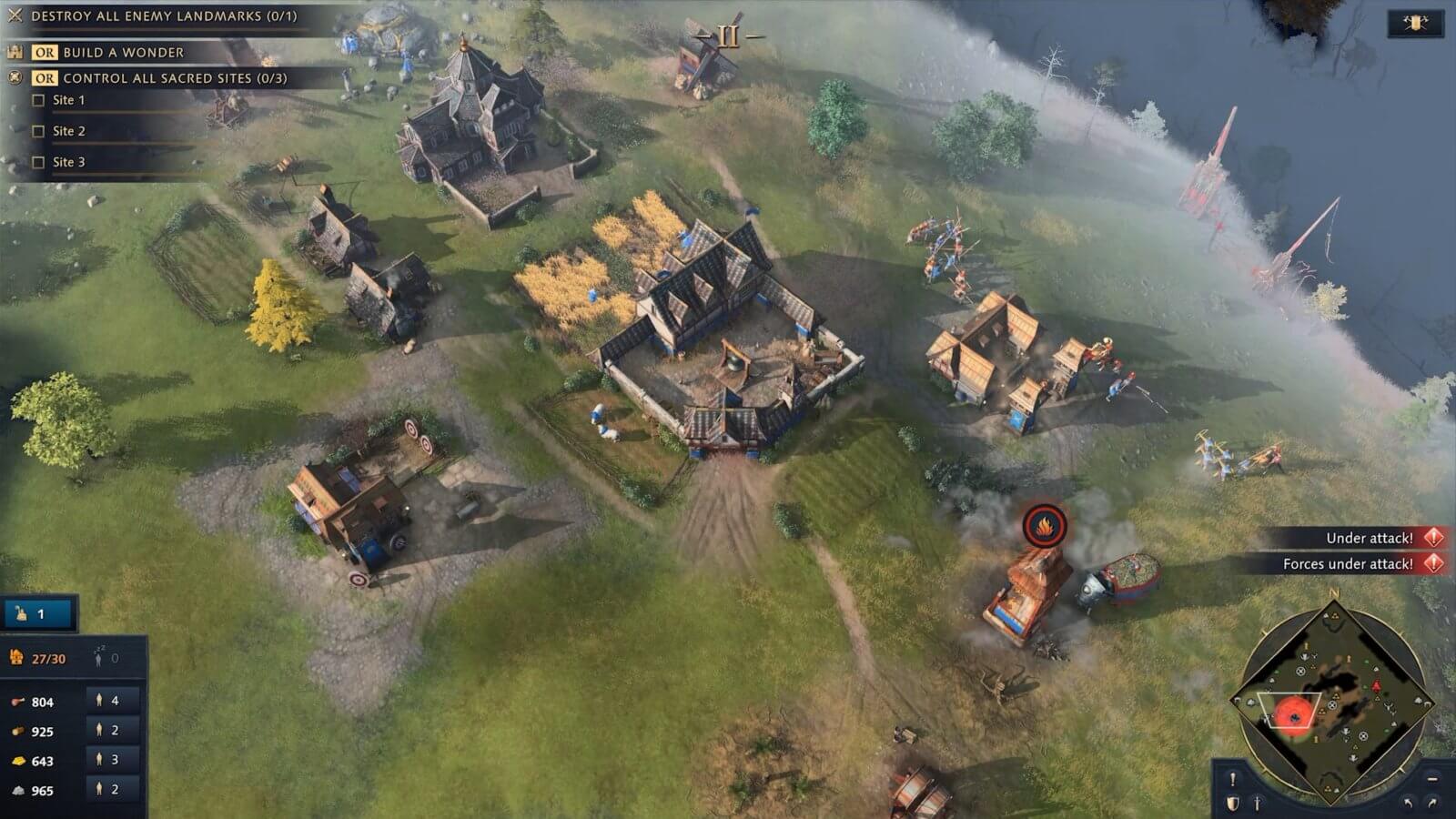Expand the DESTROY ALL ENEMY LANDMARKS objective
The image size is (1456, 819).
(x=15, y=15)
